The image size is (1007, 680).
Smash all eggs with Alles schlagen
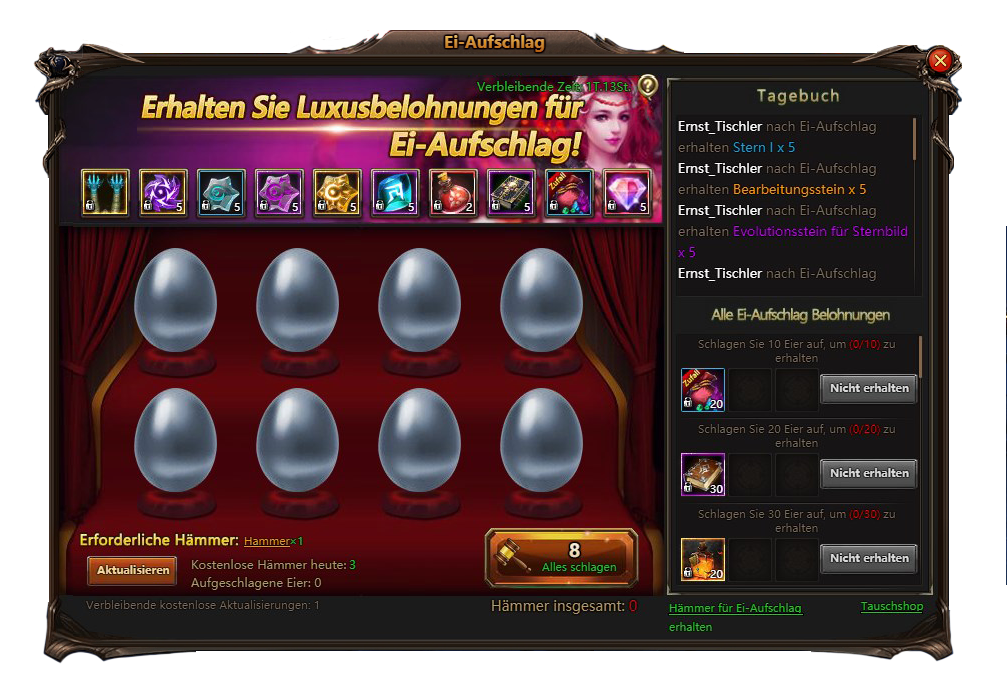(562, 558)
